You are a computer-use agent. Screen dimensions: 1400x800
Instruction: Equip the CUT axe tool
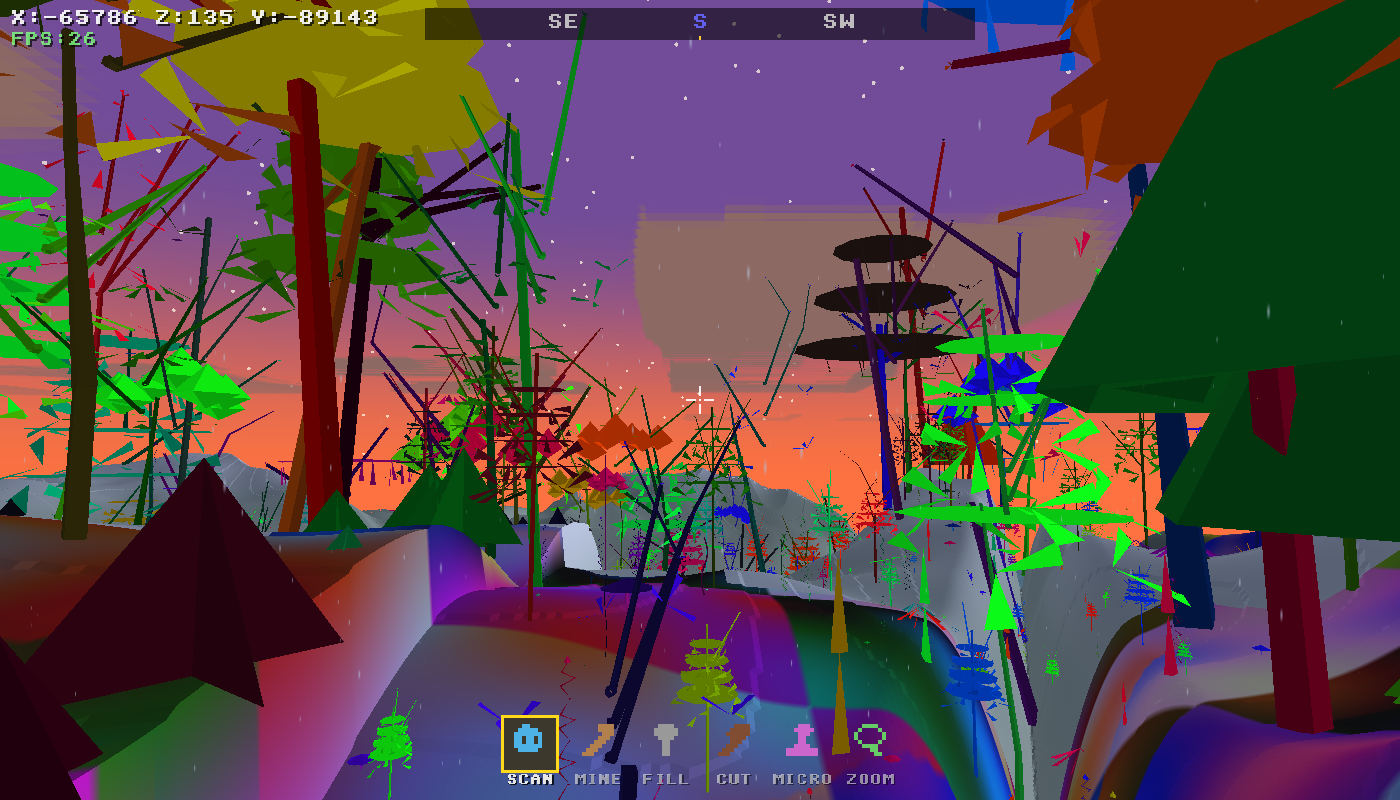click(736, 742)
